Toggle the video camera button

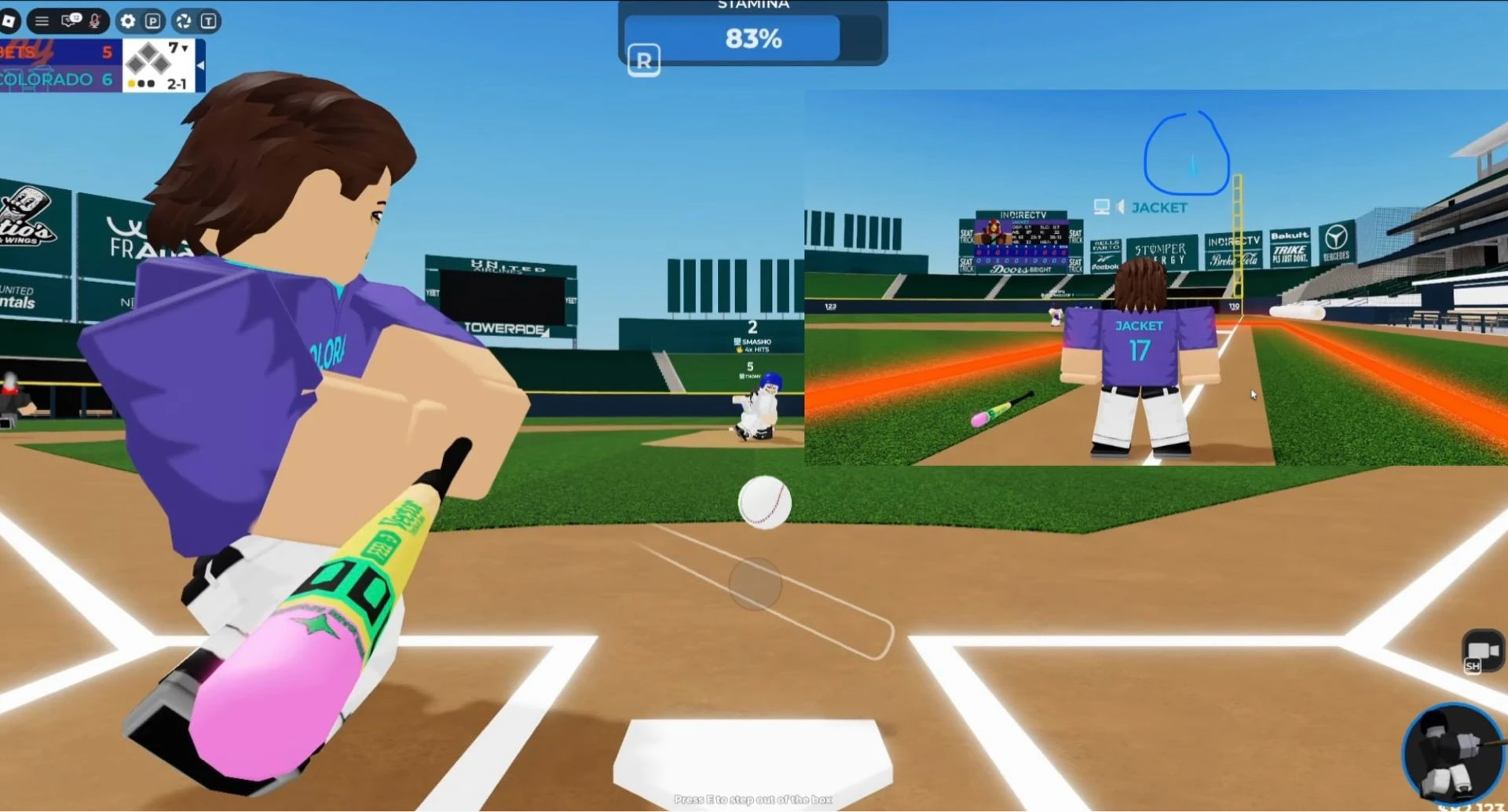click(1481, 651)
